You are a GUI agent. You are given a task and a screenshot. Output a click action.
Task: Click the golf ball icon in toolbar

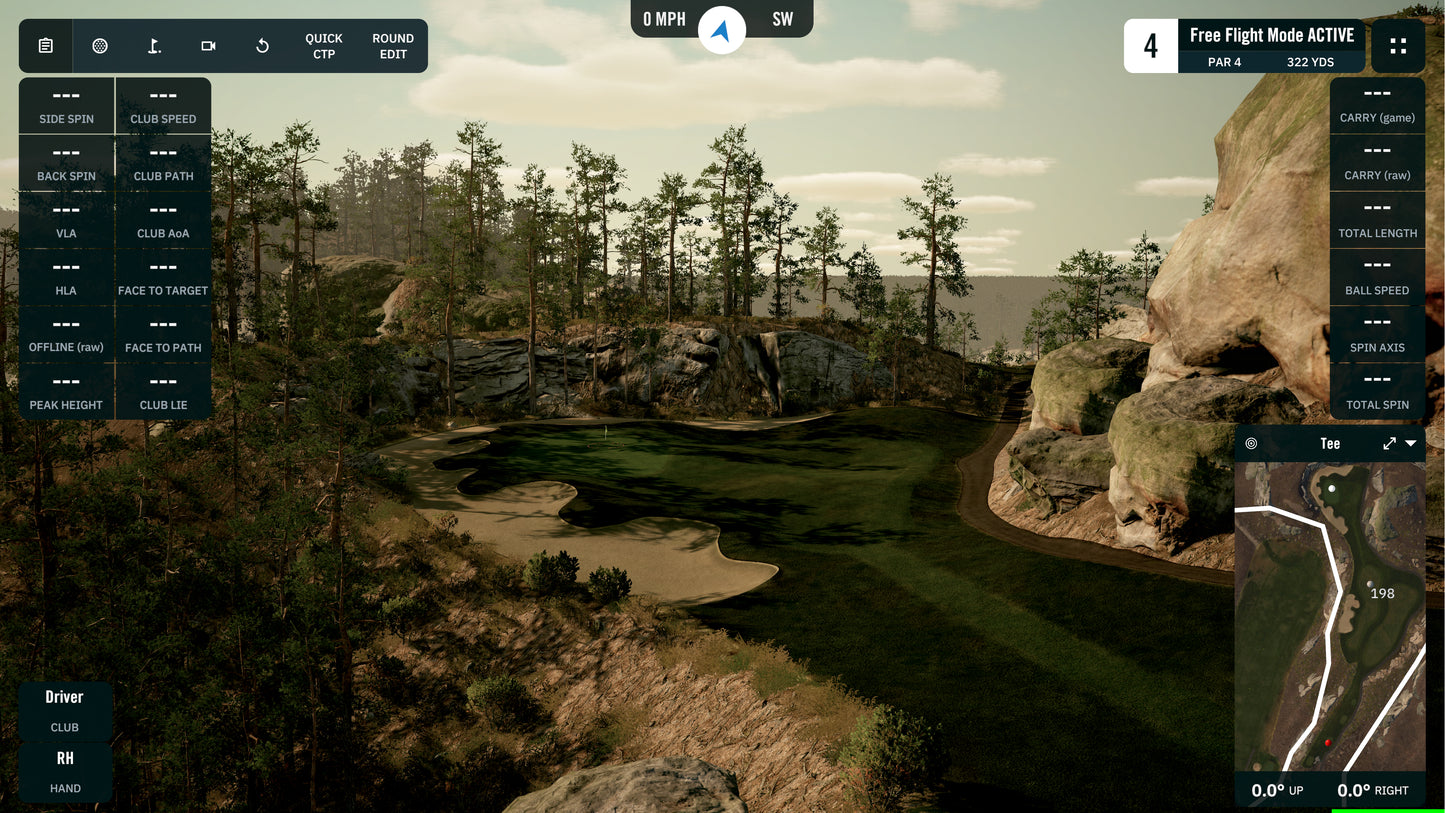point(100,46)
